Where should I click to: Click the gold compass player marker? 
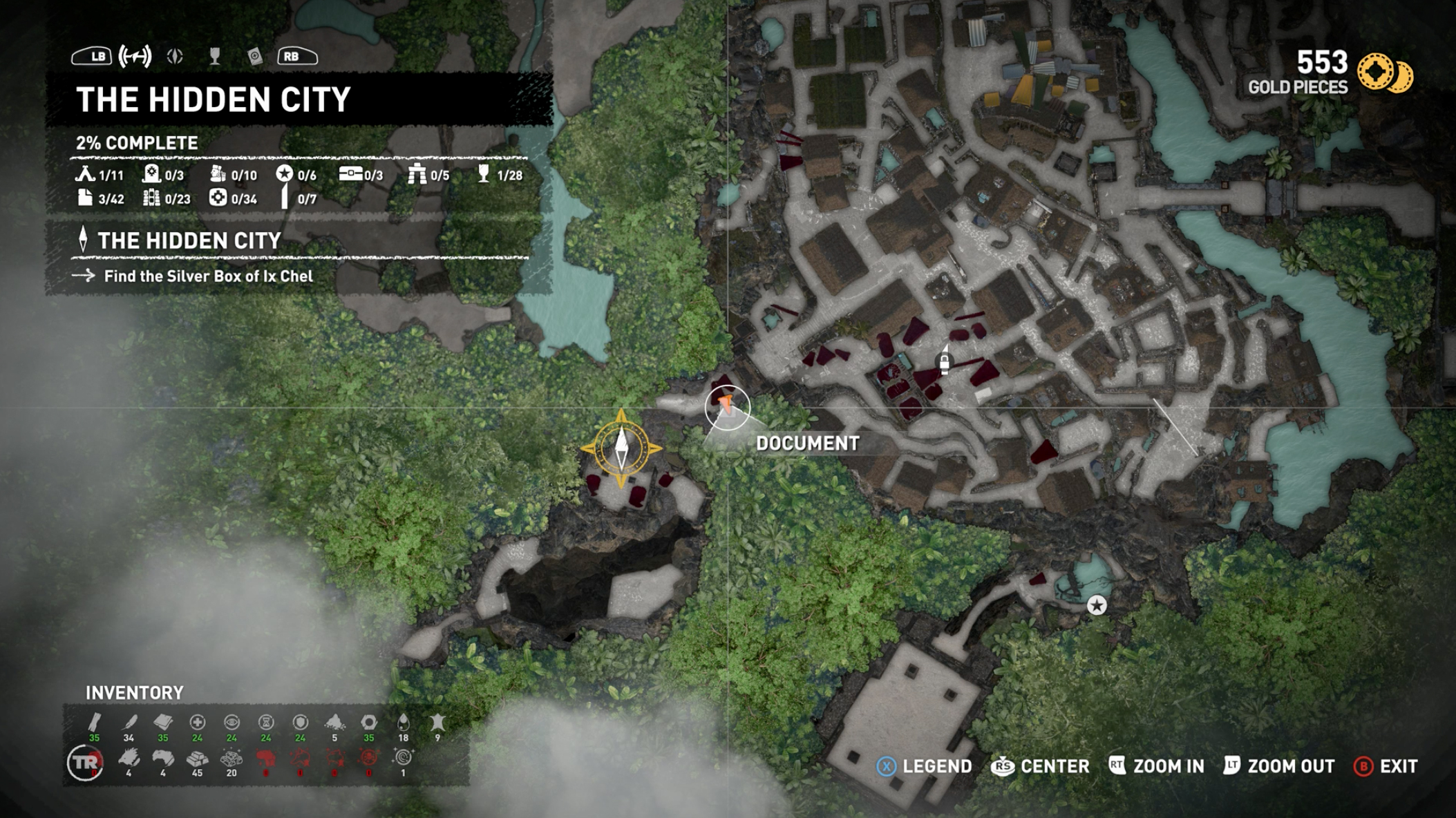click(621, 448)
